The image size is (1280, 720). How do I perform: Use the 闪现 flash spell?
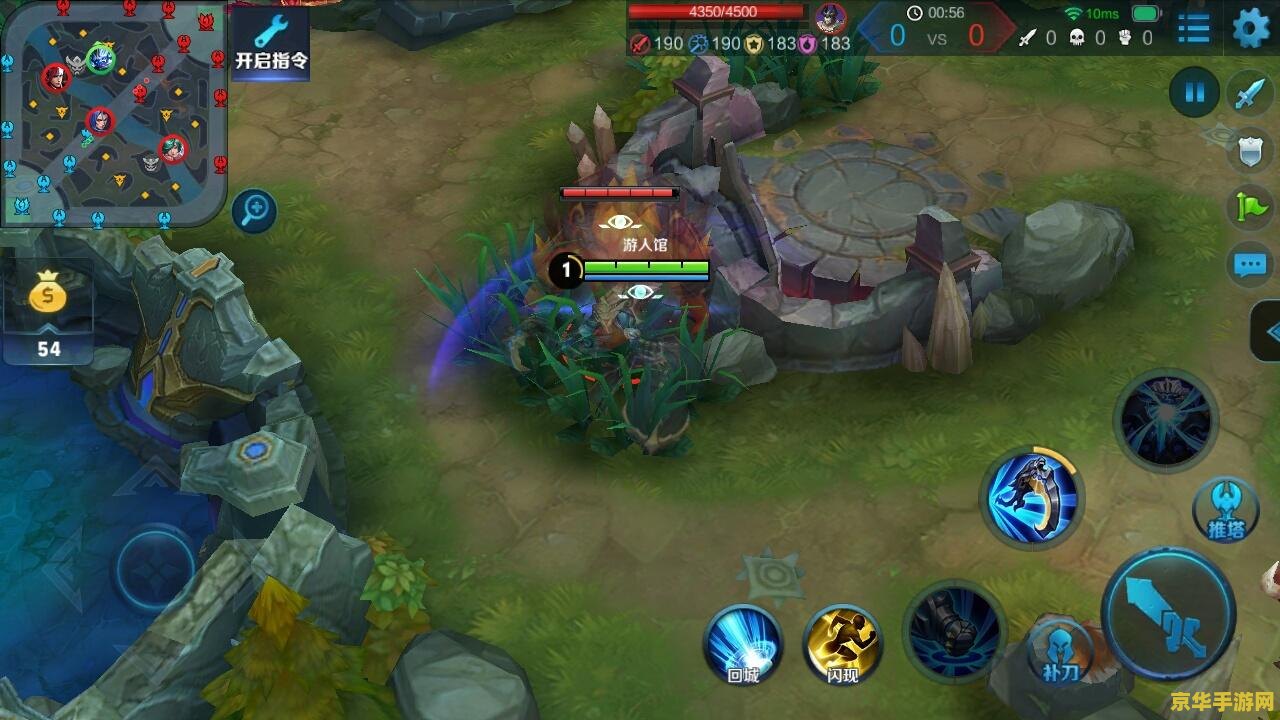click(x=842, y=643)
